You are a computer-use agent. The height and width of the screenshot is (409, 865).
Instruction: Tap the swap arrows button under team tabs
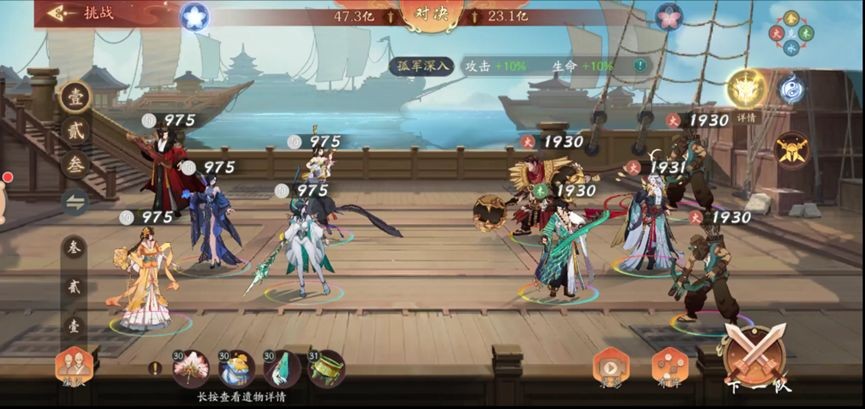tap(75, 201)
